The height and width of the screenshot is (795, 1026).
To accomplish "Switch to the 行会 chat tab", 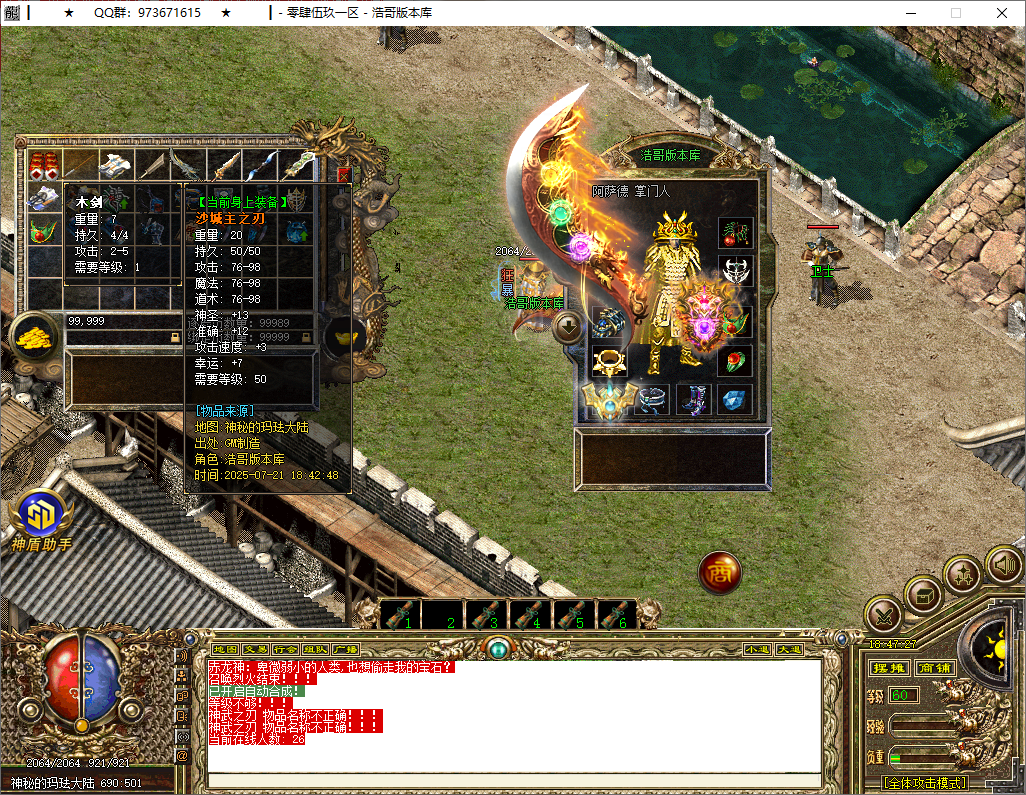I will [x=286, y=649].
